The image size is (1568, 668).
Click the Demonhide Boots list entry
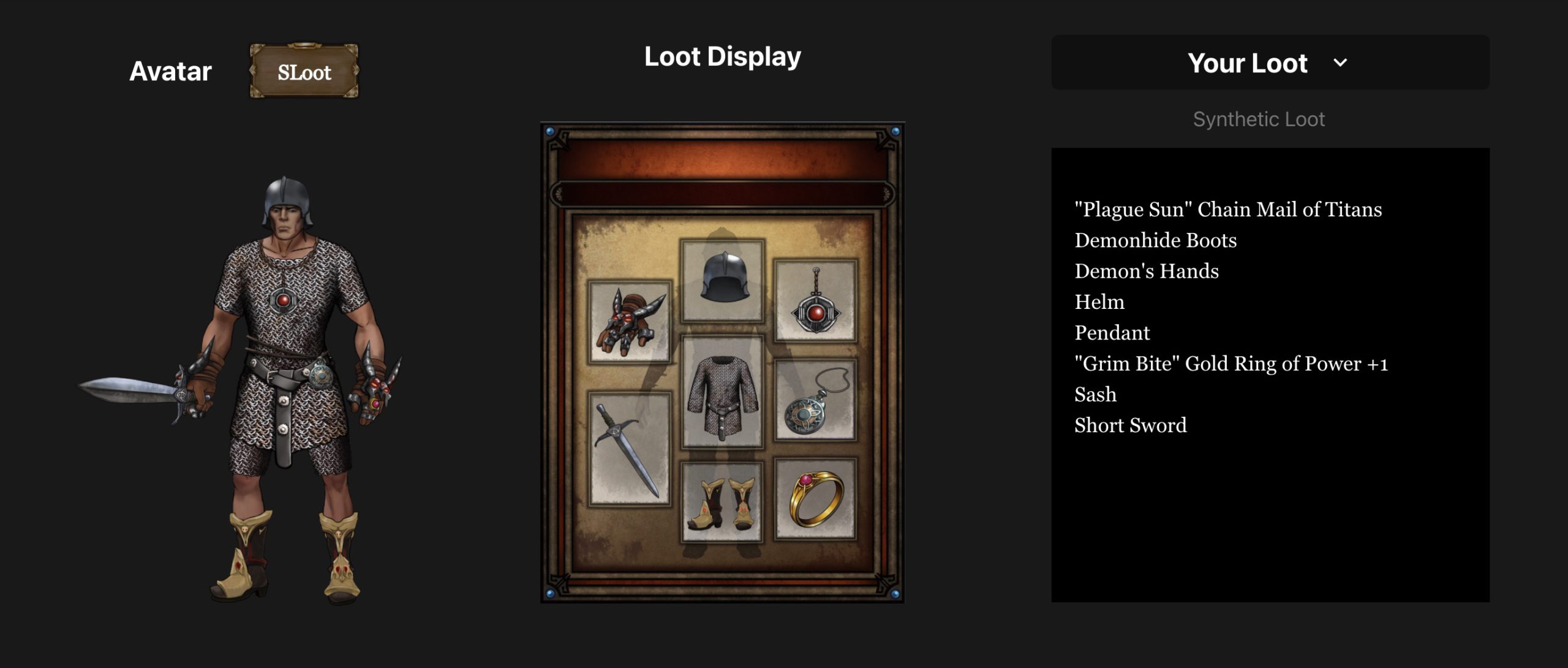tap(1155, 240)
